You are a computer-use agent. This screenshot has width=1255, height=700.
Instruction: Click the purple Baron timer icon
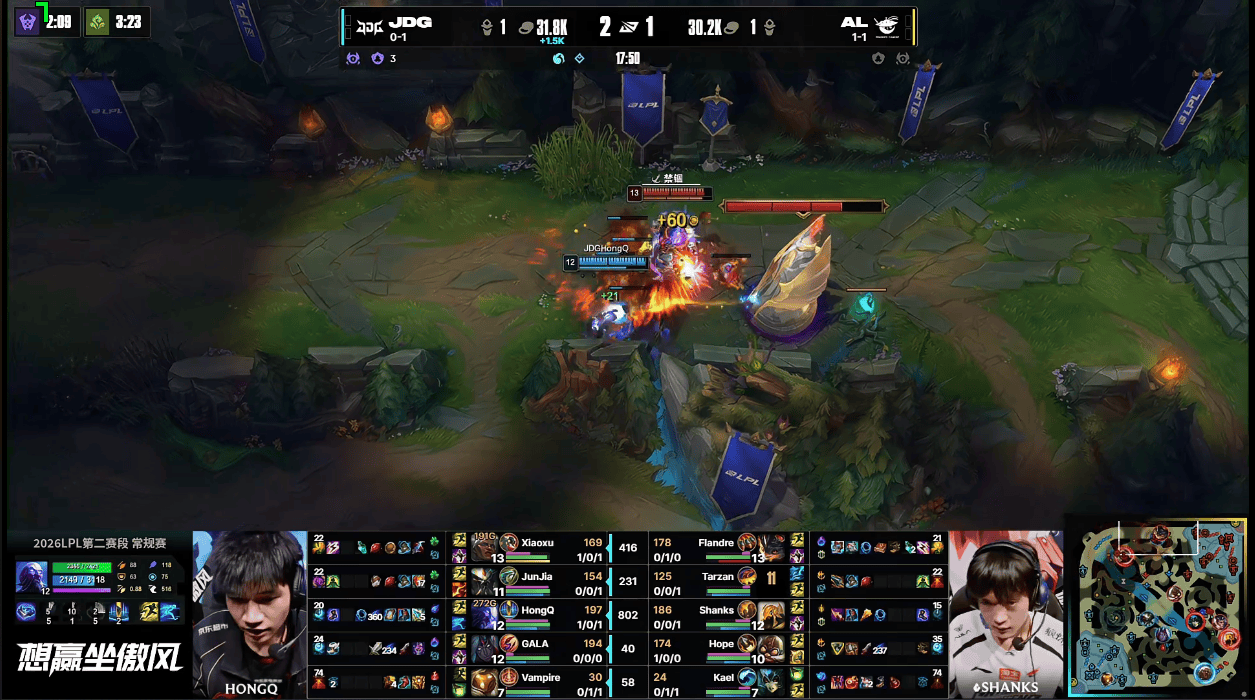click(x=28, y=21)
